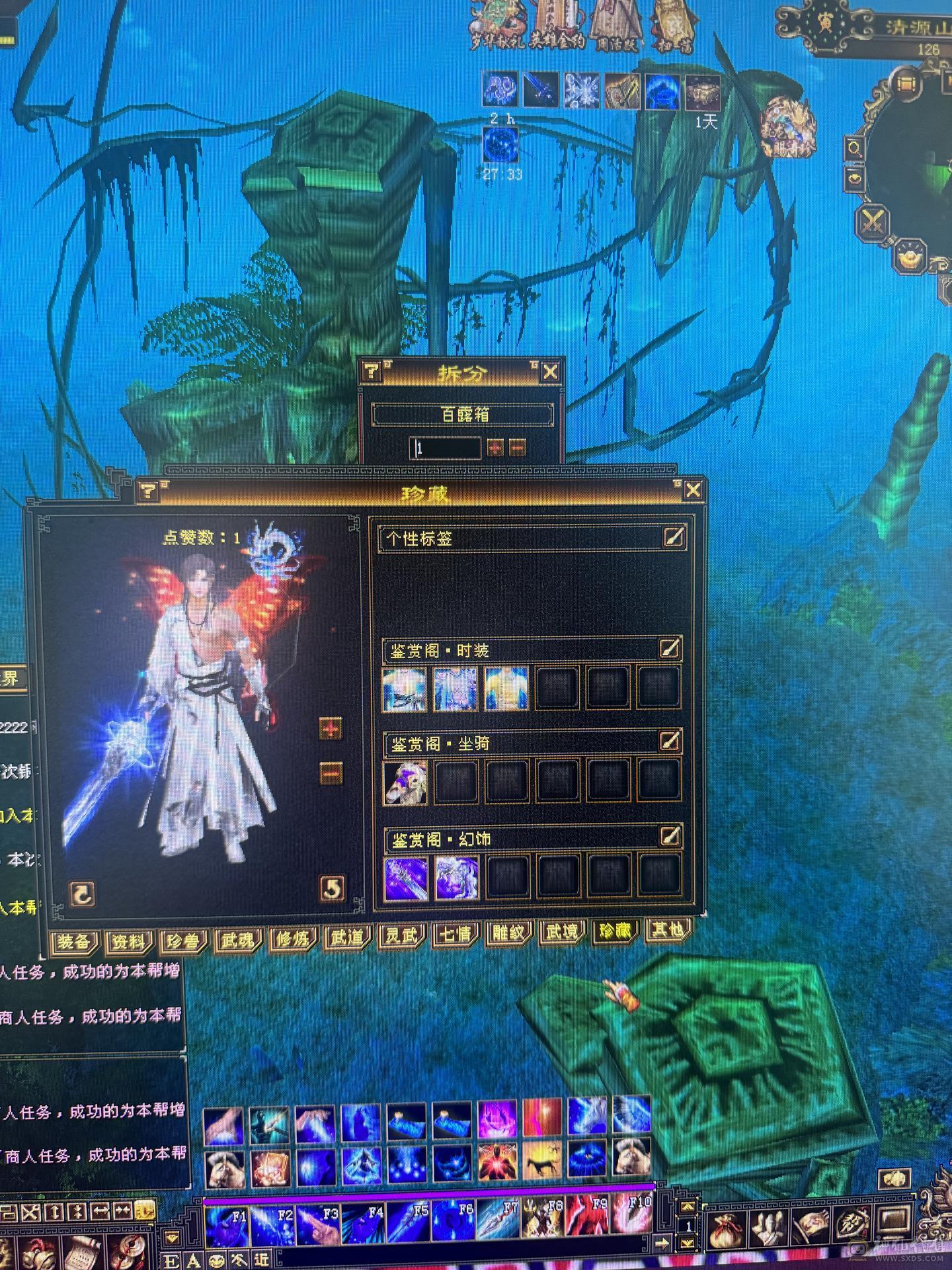Click the refresh icon in the character preview panel
952x1270 pixels.
(x=83, y=893)
